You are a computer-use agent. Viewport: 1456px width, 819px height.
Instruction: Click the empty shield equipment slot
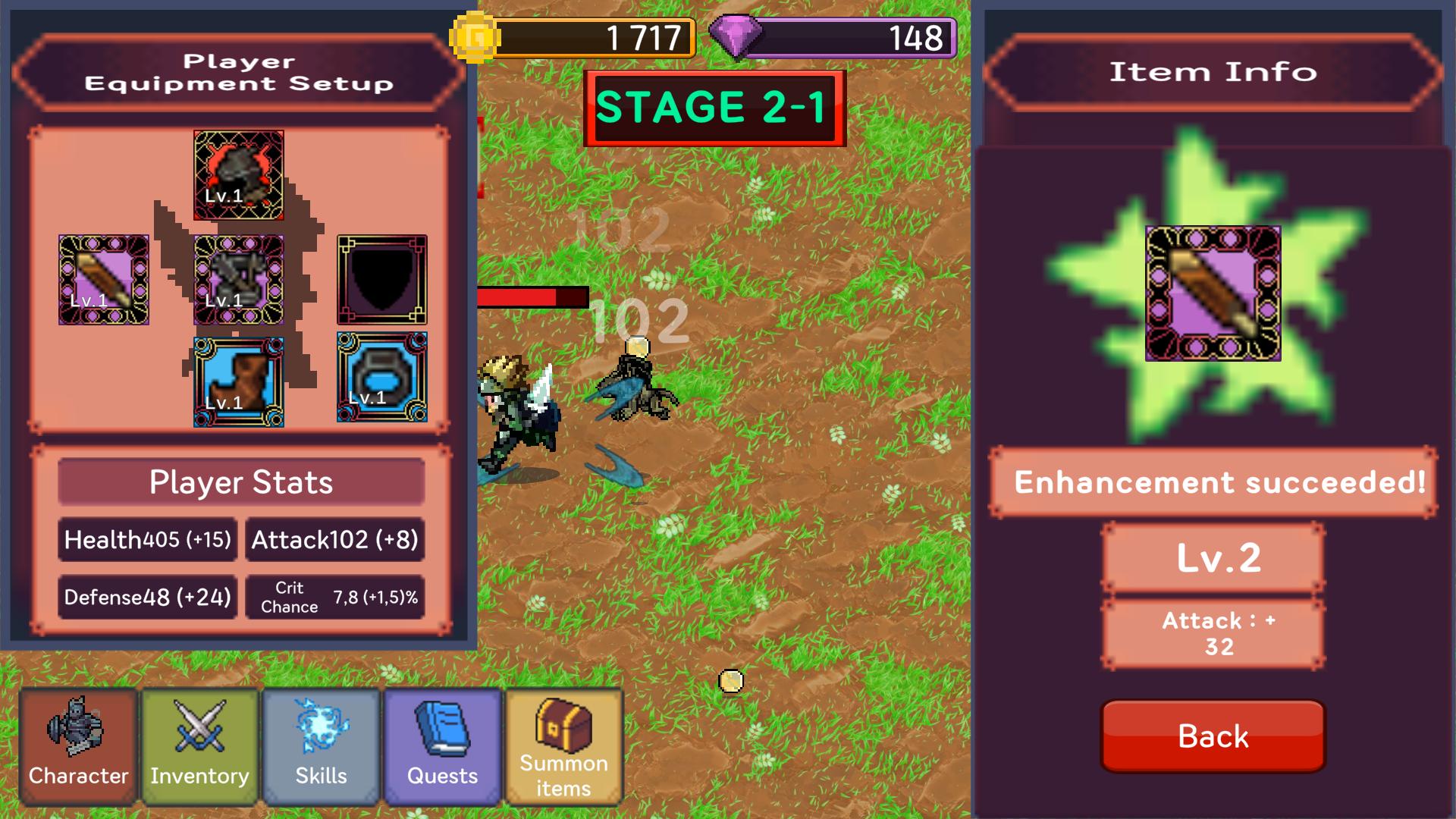tap(381, 281)
